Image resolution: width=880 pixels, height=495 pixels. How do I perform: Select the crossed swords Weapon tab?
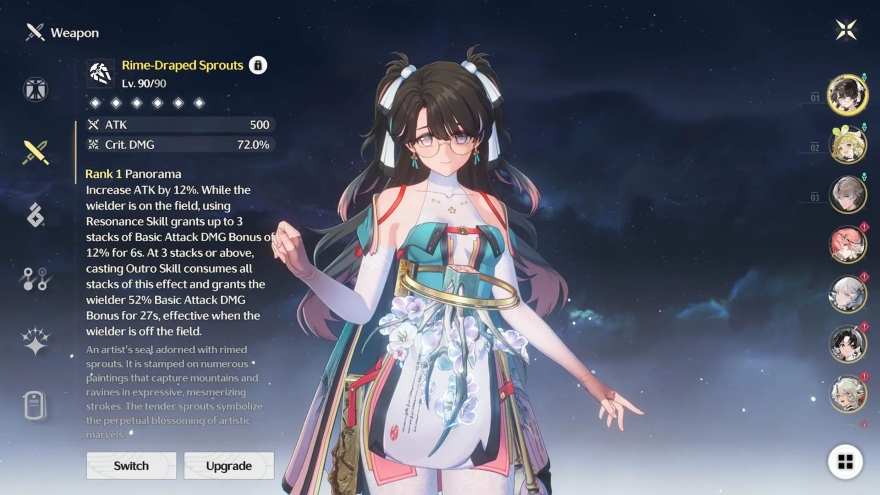pyautogui.click(x=36, y=152)
